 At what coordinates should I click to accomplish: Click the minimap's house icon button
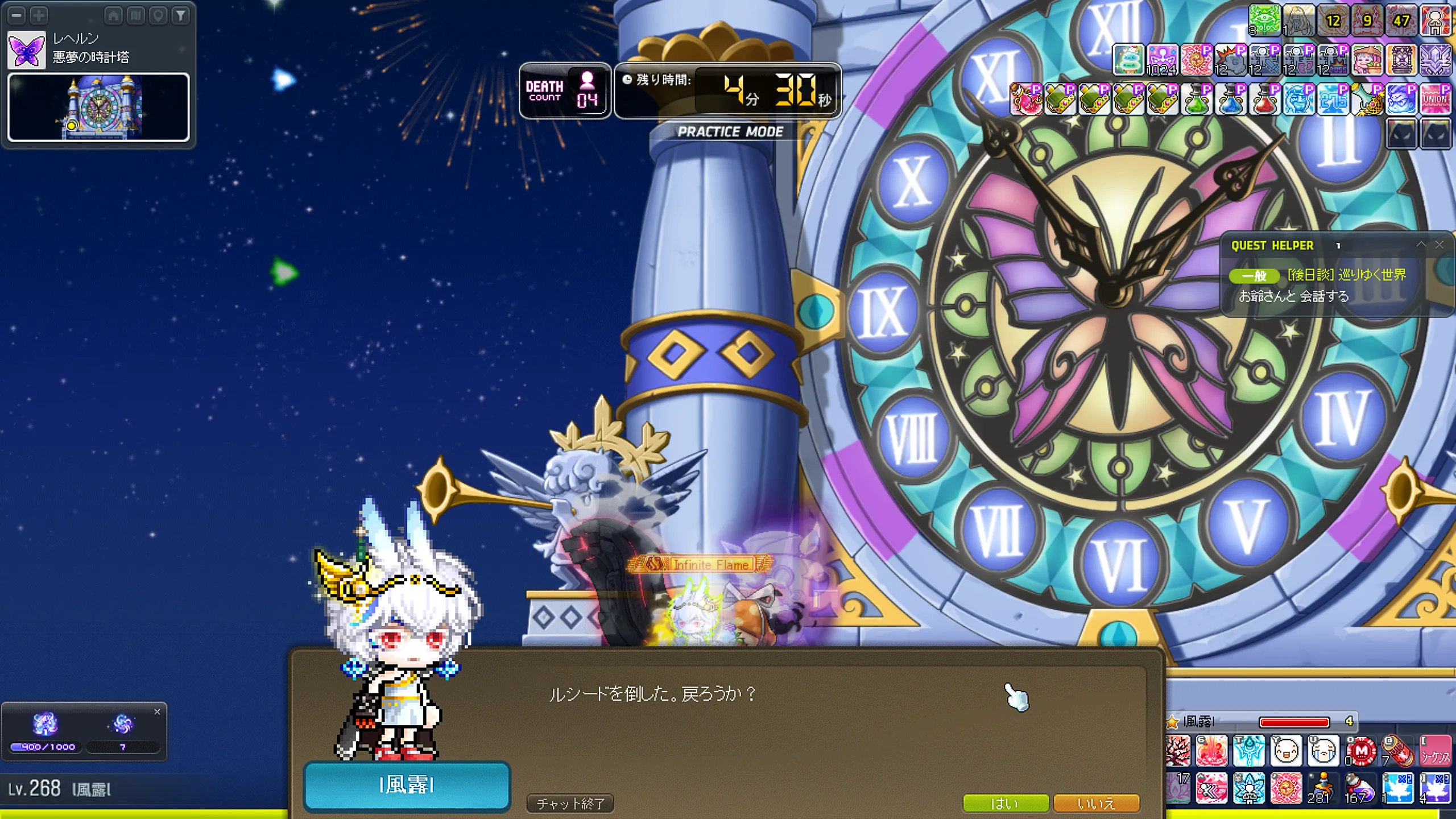(113, 15)
